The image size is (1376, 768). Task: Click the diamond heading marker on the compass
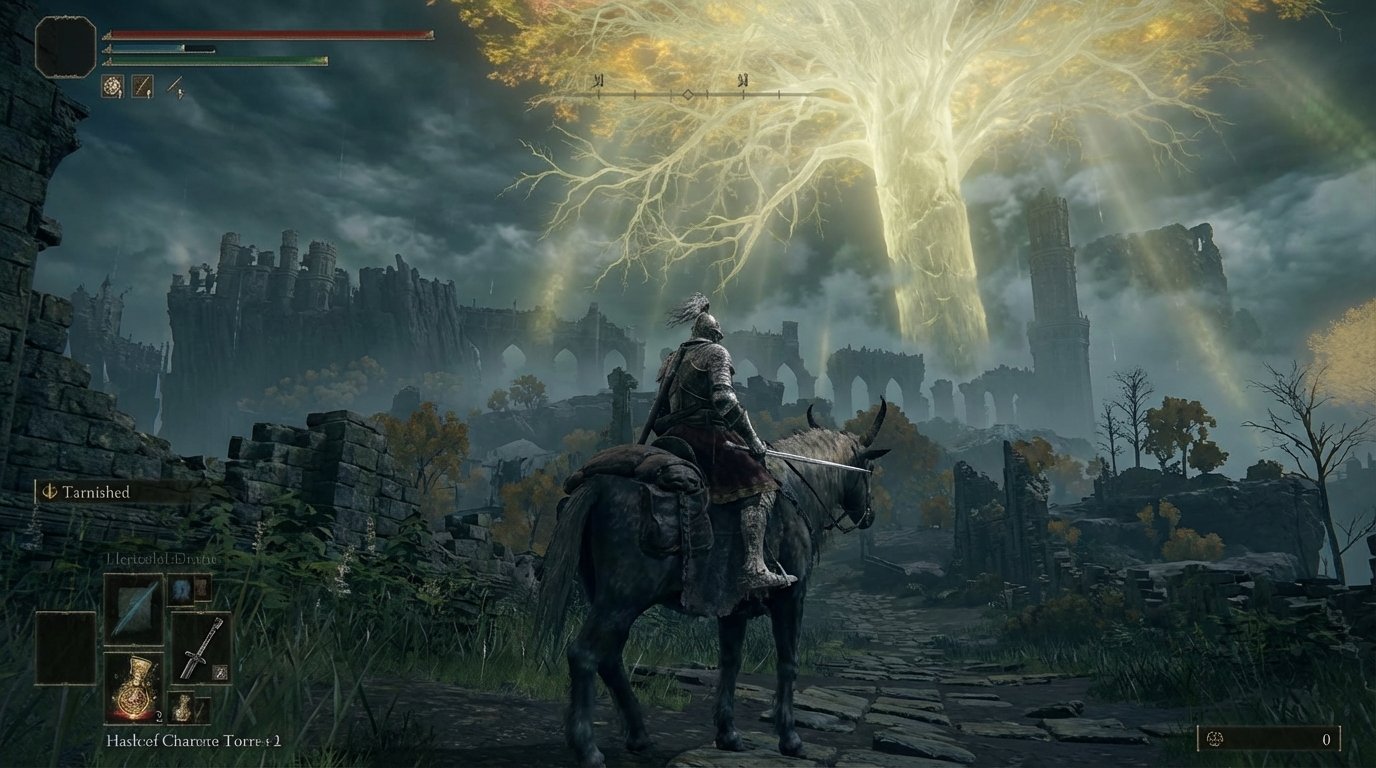688,96
